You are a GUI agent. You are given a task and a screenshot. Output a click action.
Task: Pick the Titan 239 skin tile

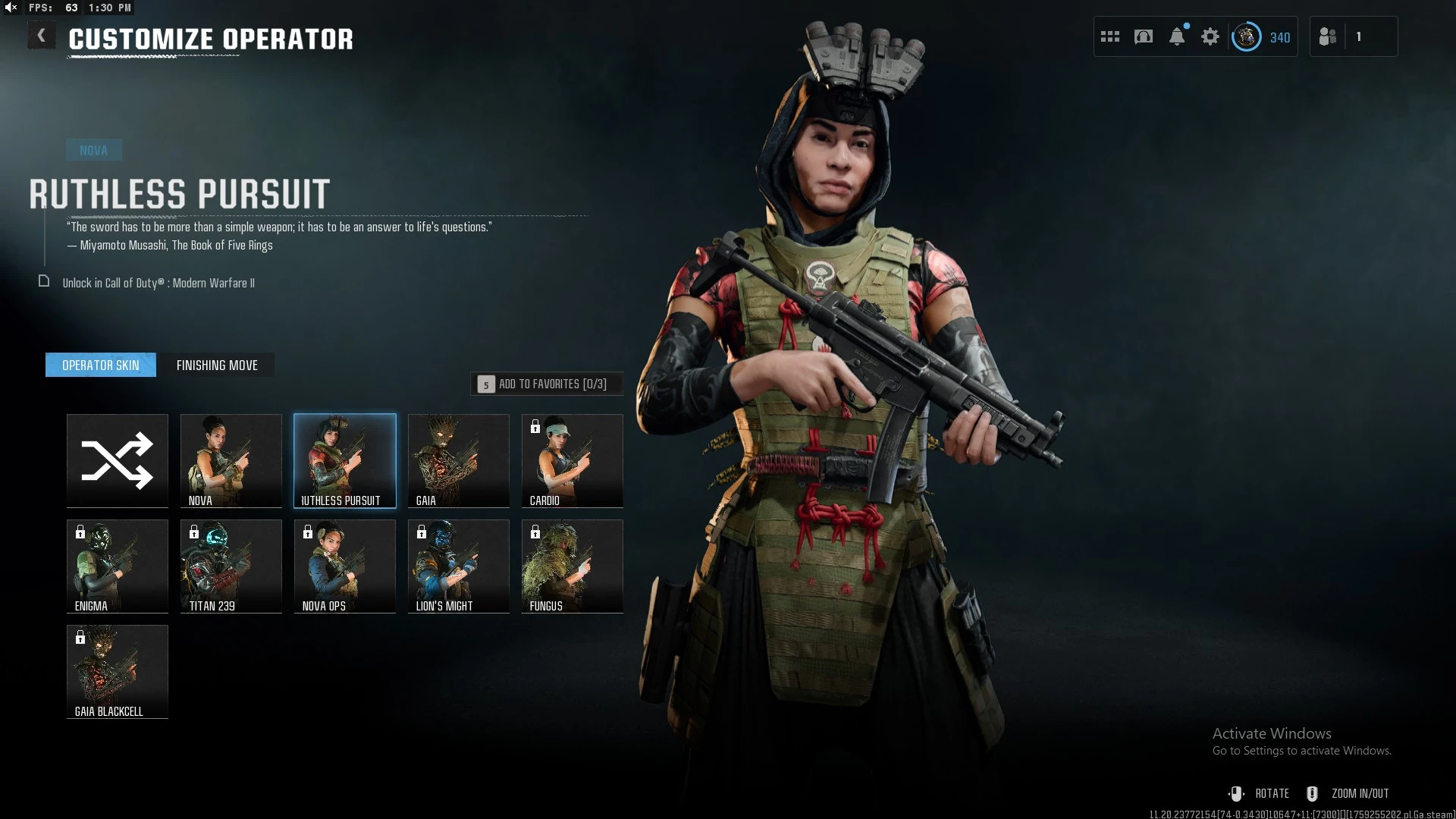[x=231, y=566]
